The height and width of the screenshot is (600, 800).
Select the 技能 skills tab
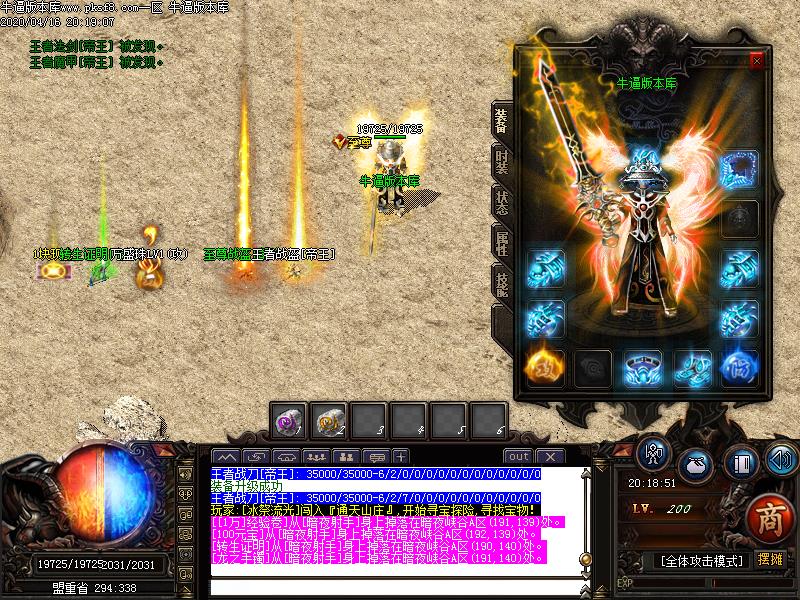tap(502, 283)
